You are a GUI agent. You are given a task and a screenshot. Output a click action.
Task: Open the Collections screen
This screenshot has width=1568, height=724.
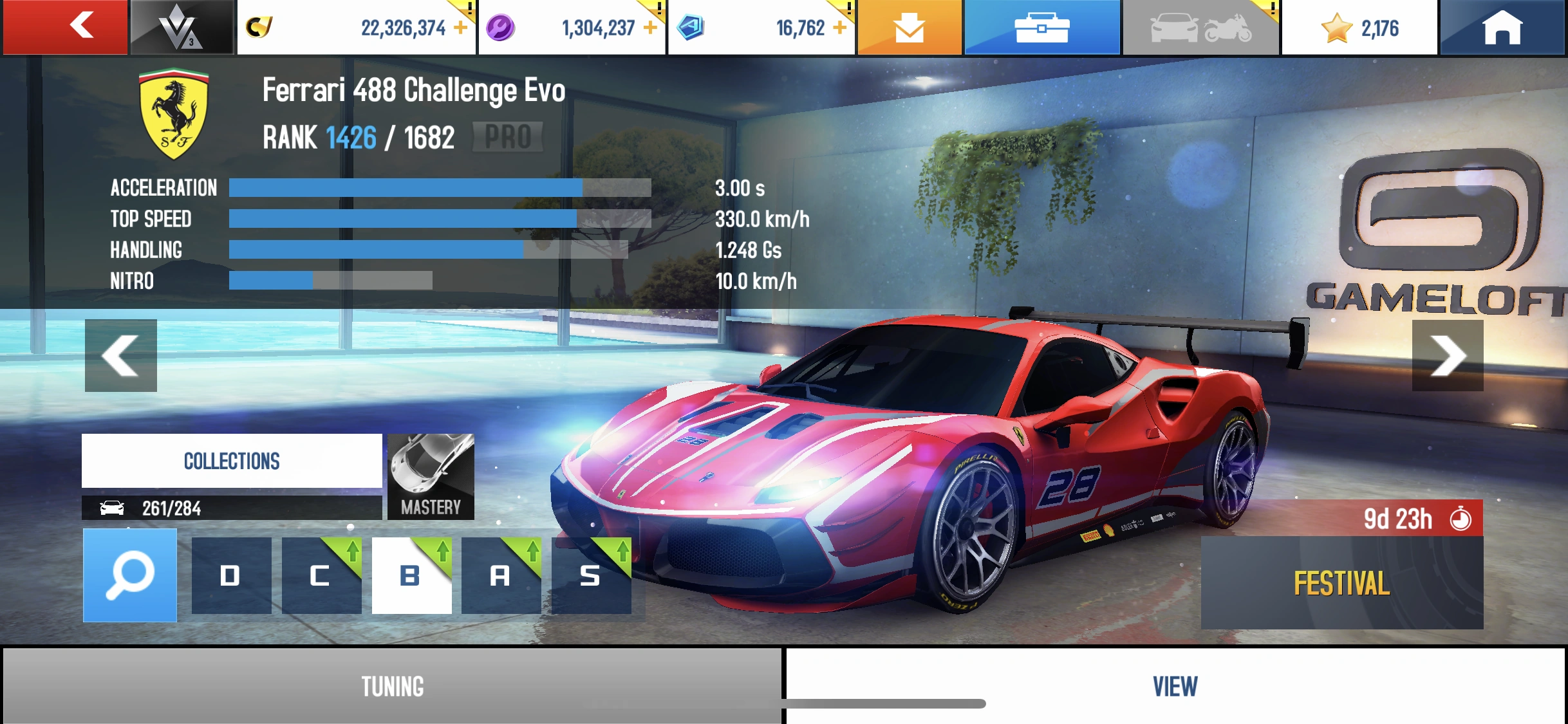(x=232, y=459)
